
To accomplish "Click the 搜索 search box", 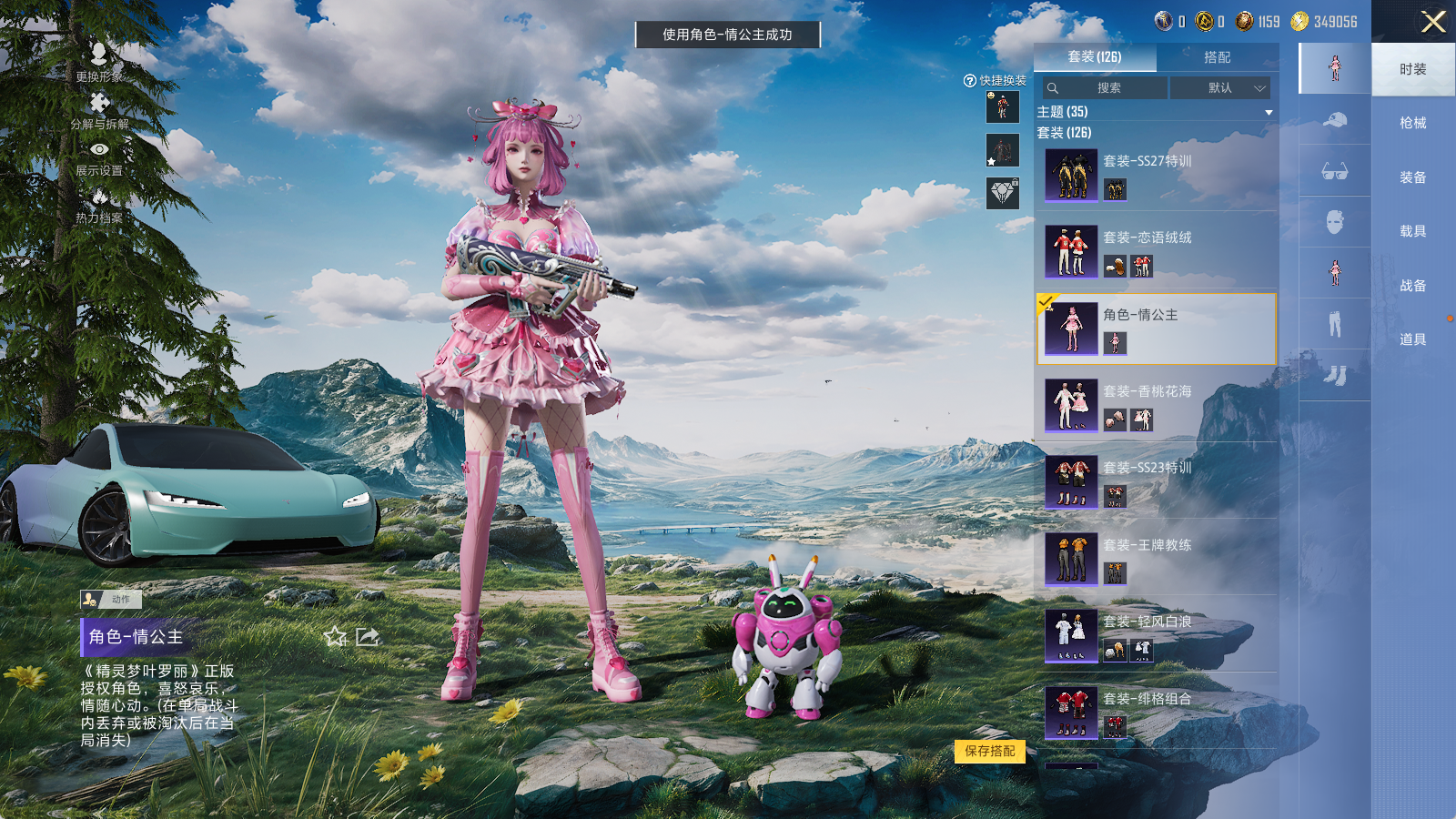I will pos(1107,88).
